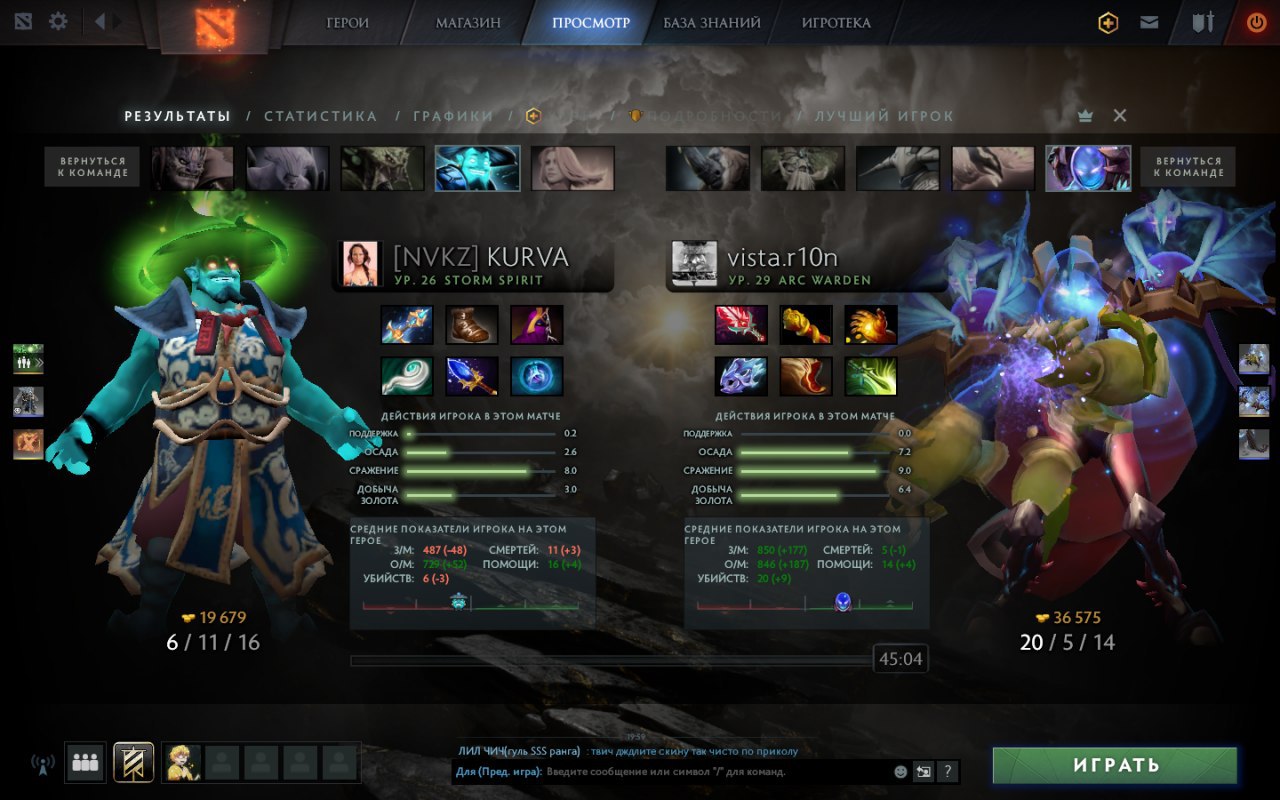This screenshot has height=800, width=1280.
Task: Switch to the ГРАФИКИ page
Action: click(453, 116)
